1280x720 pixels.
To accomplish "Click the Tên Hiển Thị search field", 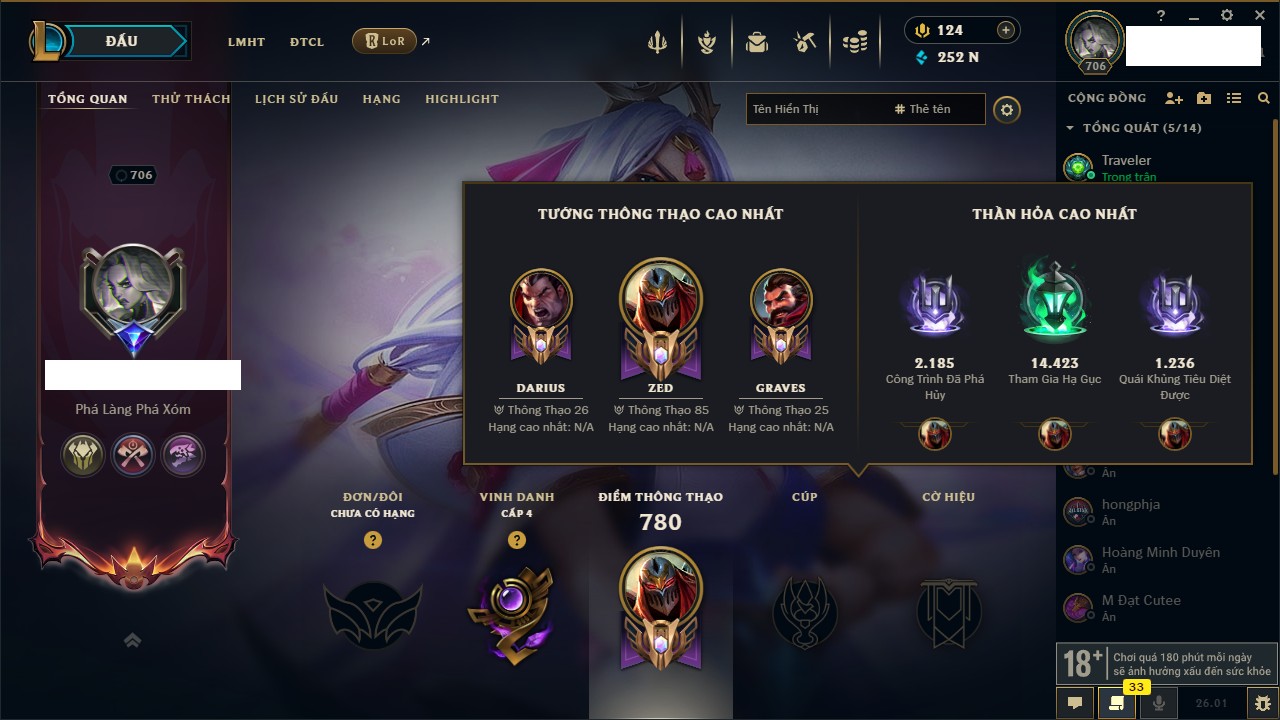I will 815,109.
